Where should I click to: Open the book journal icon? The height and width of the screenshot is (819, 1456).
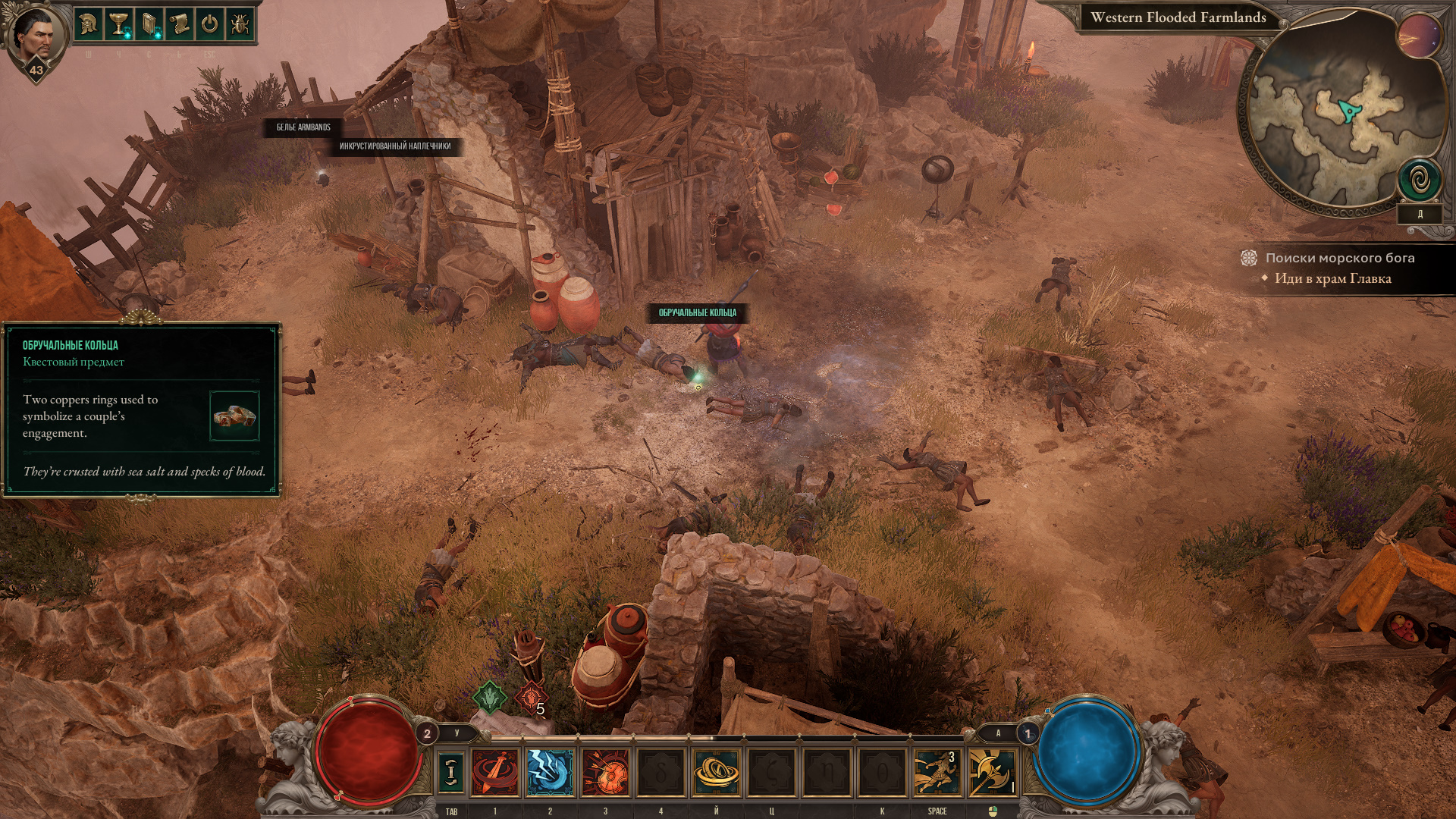click(149, 24)
